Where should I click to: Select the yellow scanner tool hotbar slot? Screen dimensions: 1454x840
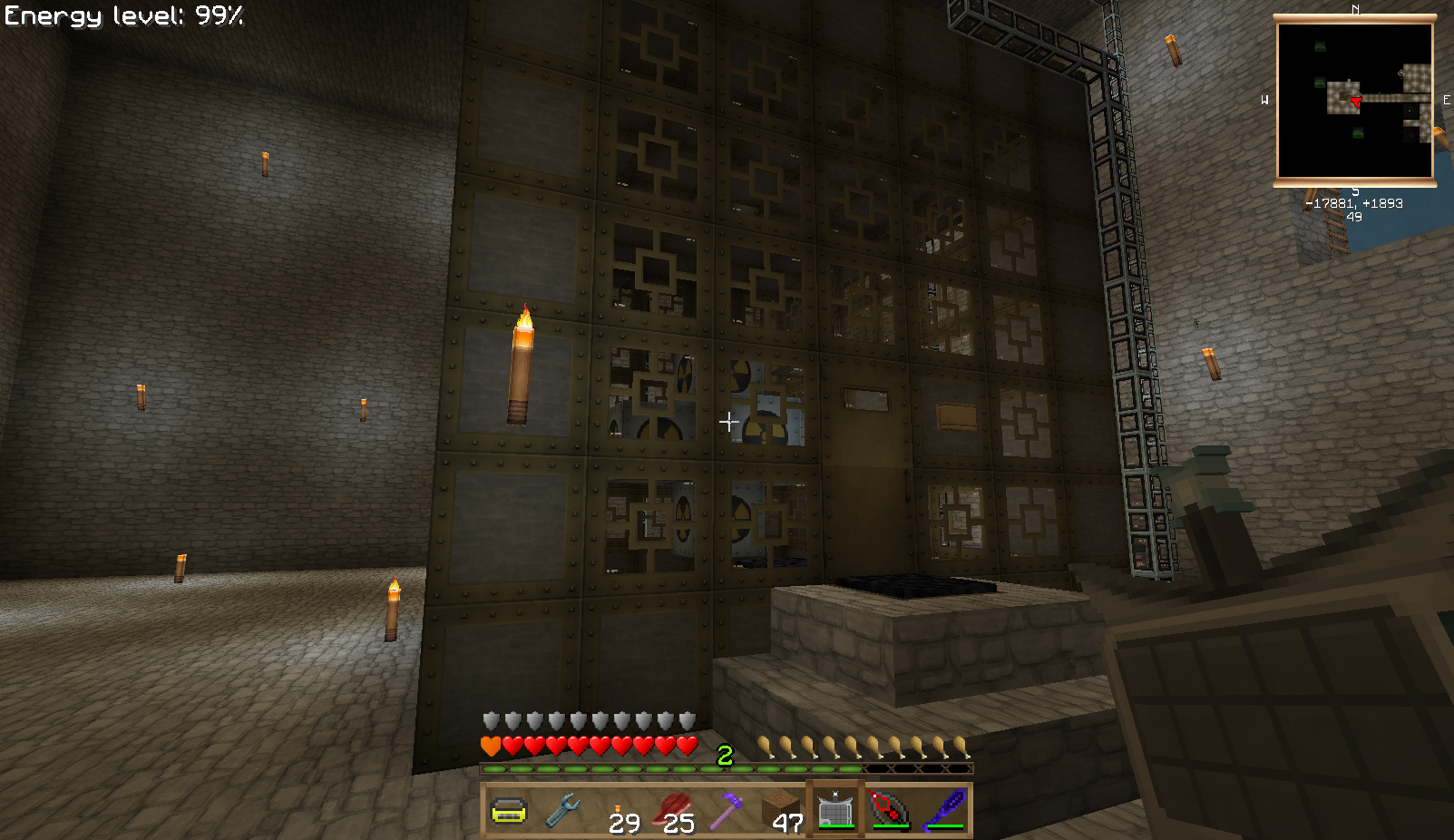coord(509,810)
